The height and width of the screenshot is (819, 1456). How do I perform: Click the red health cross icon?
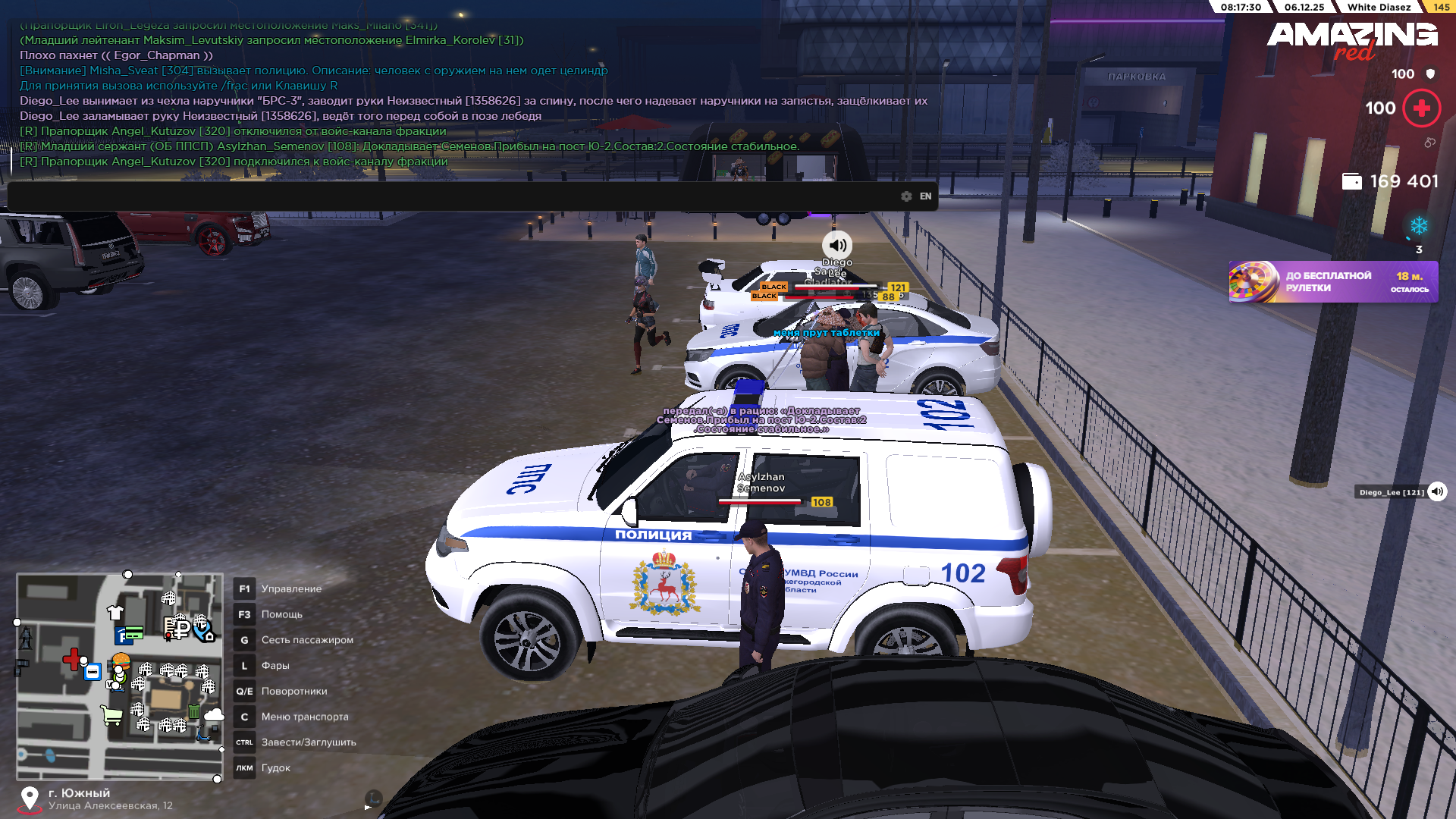[1422, 108]
